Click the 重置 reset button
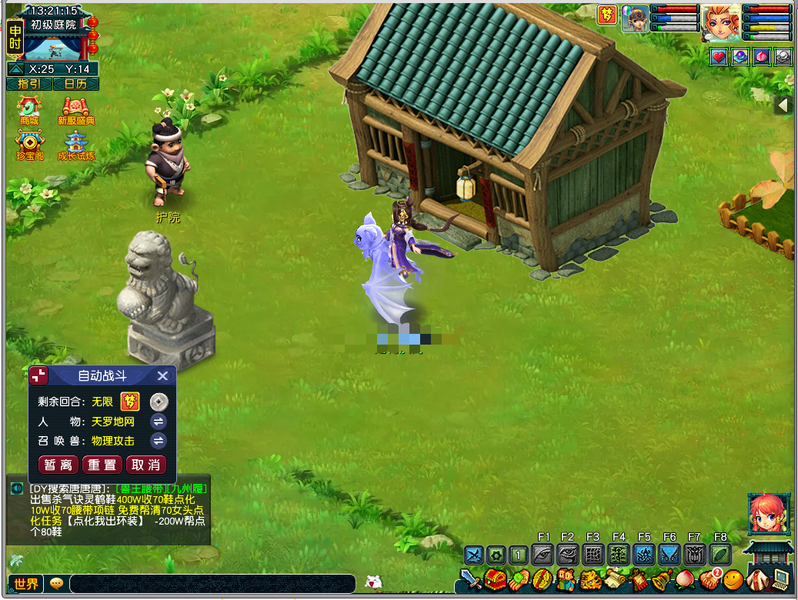This screenshot has height=600, width=798. [102, 465]
